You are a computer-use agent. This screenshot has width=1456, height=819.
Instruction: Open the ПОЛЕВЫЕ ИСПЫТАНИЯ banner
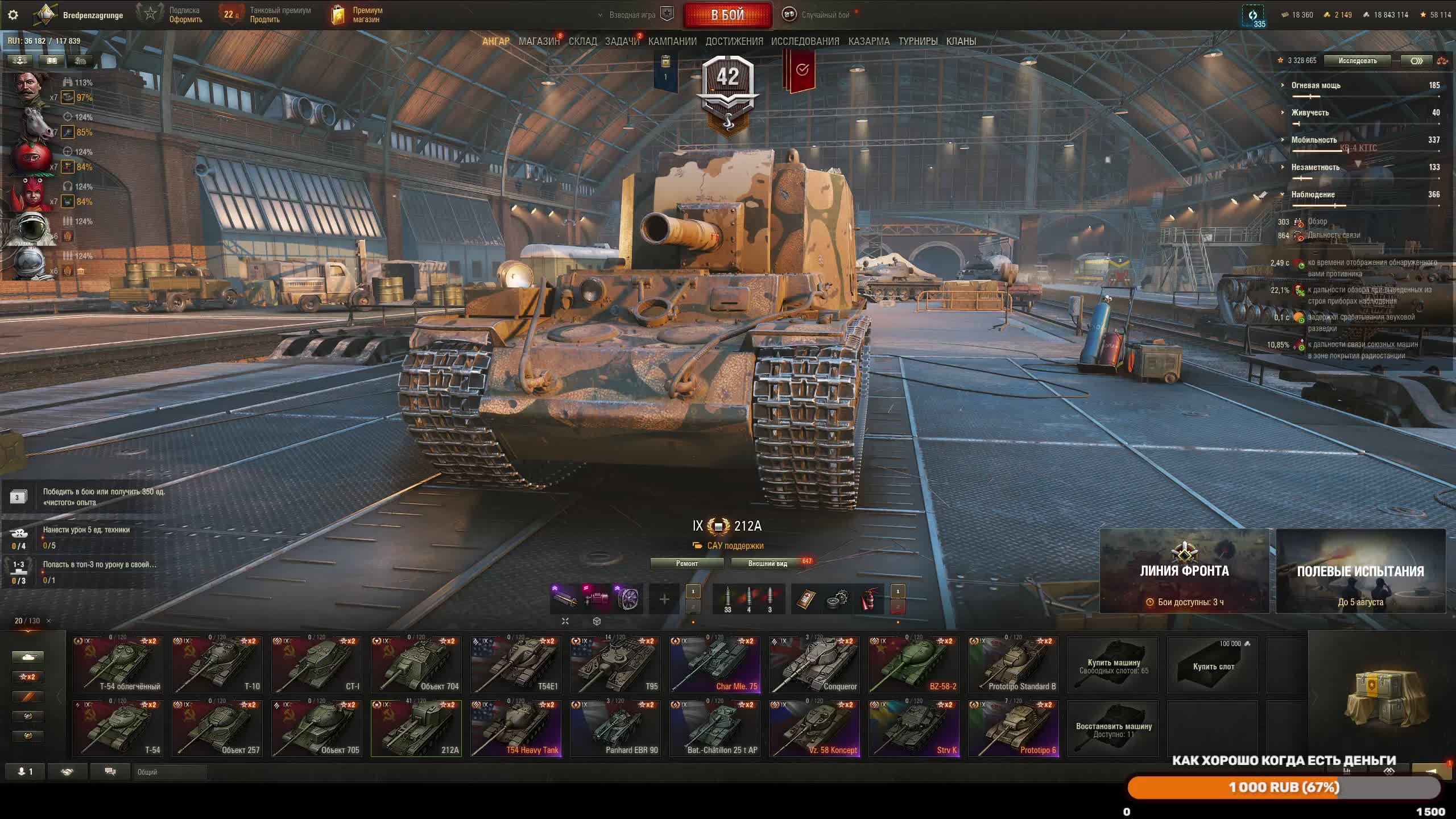click(1360, 571)
